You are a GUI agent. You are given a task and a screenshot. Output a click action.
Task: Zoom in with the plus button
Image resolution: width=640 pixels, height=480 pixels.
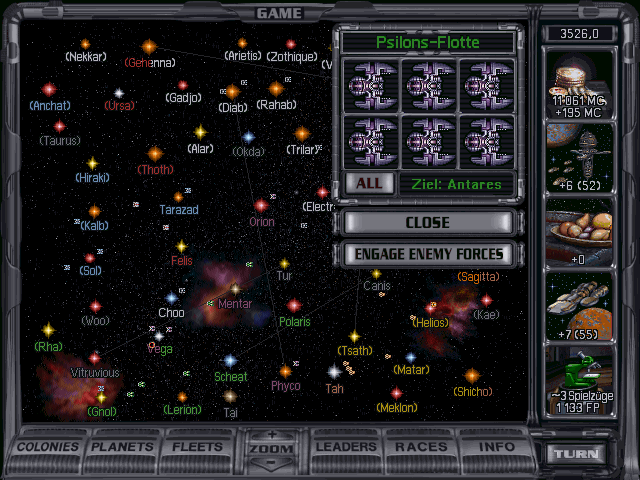[x=273, y=435]
